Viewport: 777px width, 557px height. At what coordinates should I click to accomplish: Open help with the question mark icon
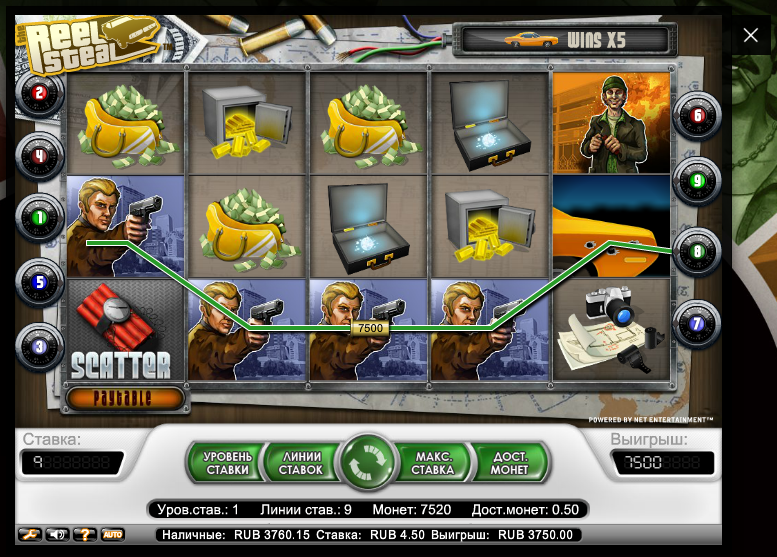[84, 535]
